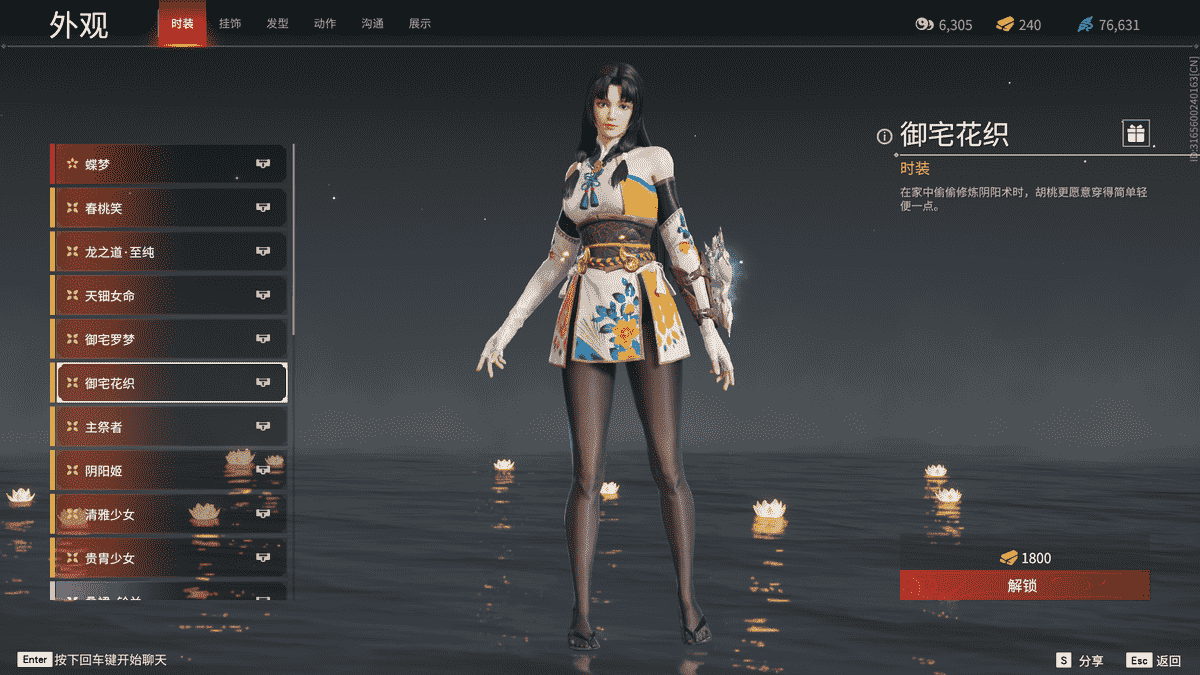Click the gift box icon

(x=1135, y=133)
